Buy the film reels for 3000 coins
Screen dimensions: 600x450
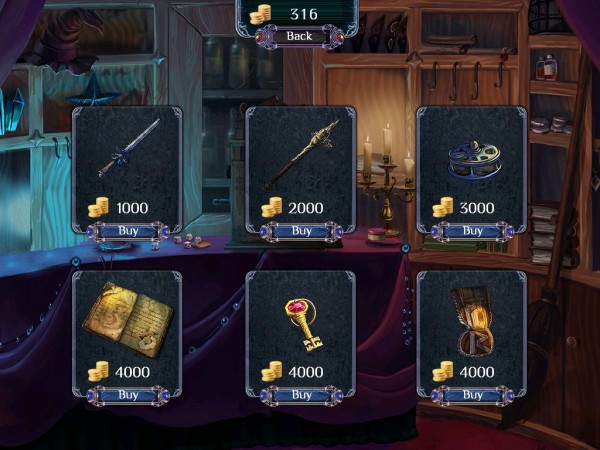tap(472, 231)
